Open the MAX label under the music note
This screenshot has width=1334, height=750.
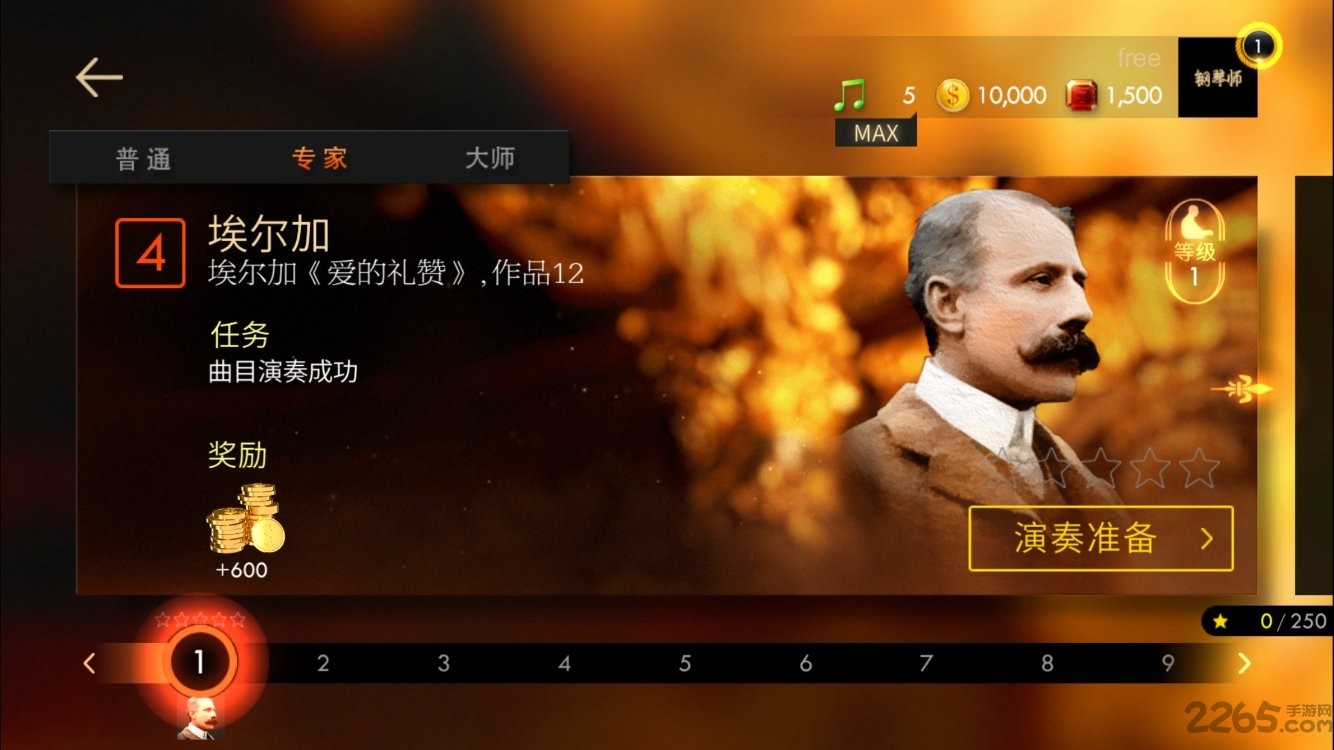point(875,131)
